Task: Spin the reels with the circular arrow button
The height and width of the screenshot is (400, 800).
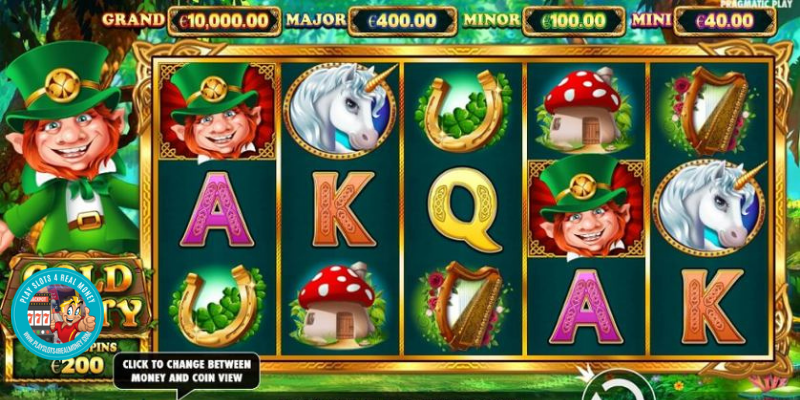Action: pos(611,387)
